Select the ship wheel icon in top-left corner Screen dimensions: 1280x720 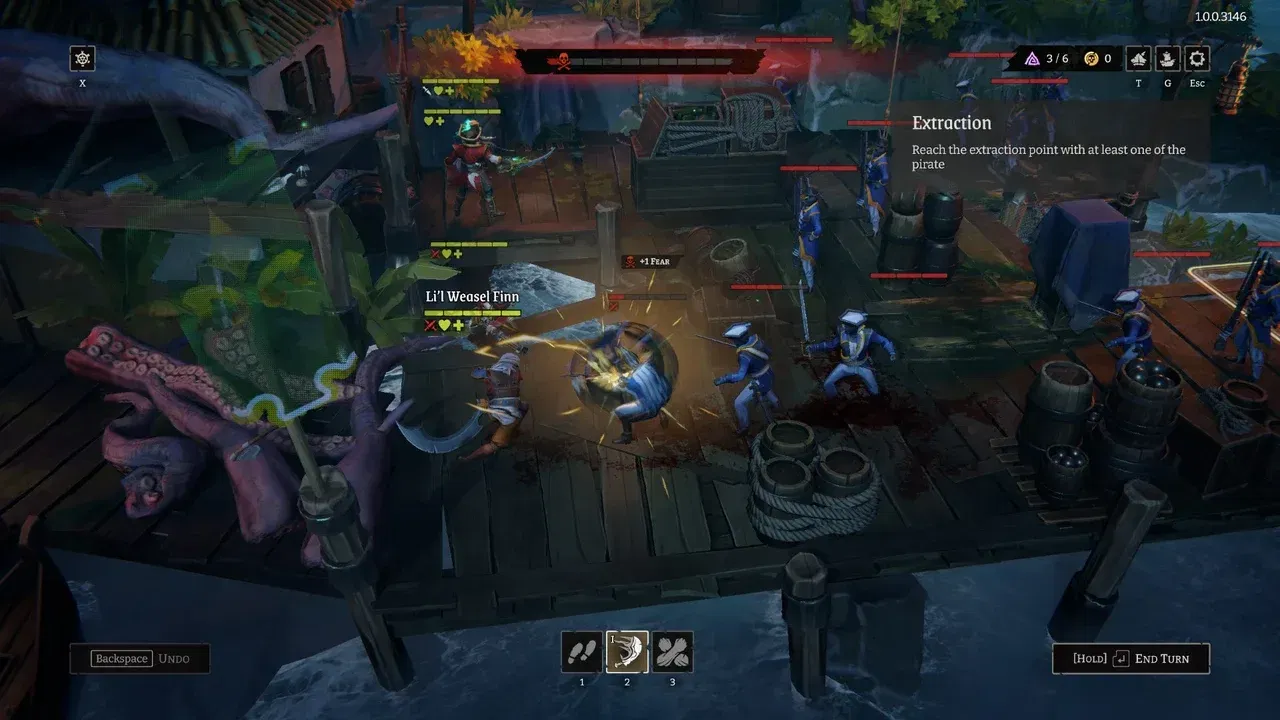tap(81, 59)
